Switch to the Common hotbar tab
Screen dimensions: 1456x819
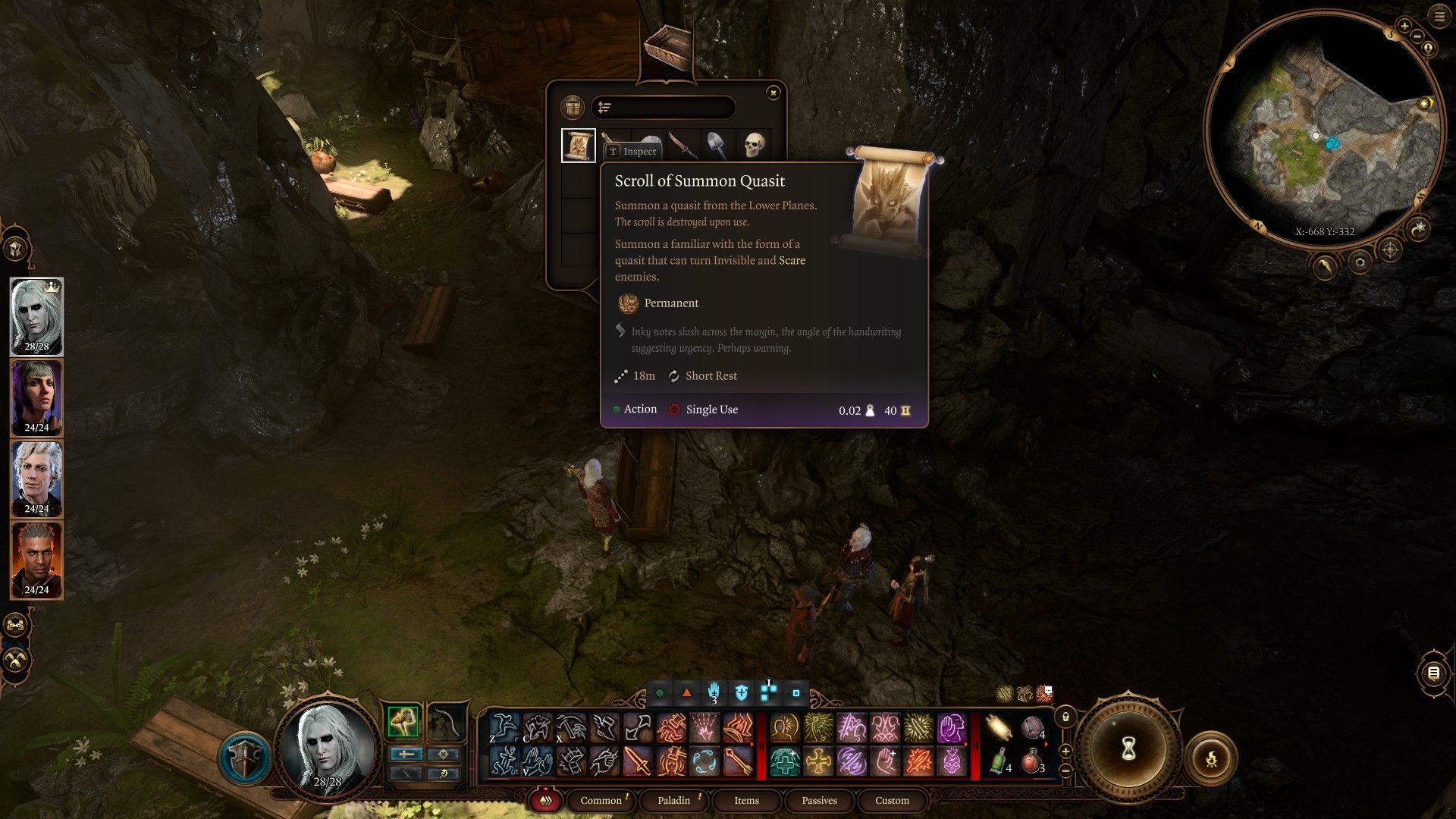click(601, 800)
